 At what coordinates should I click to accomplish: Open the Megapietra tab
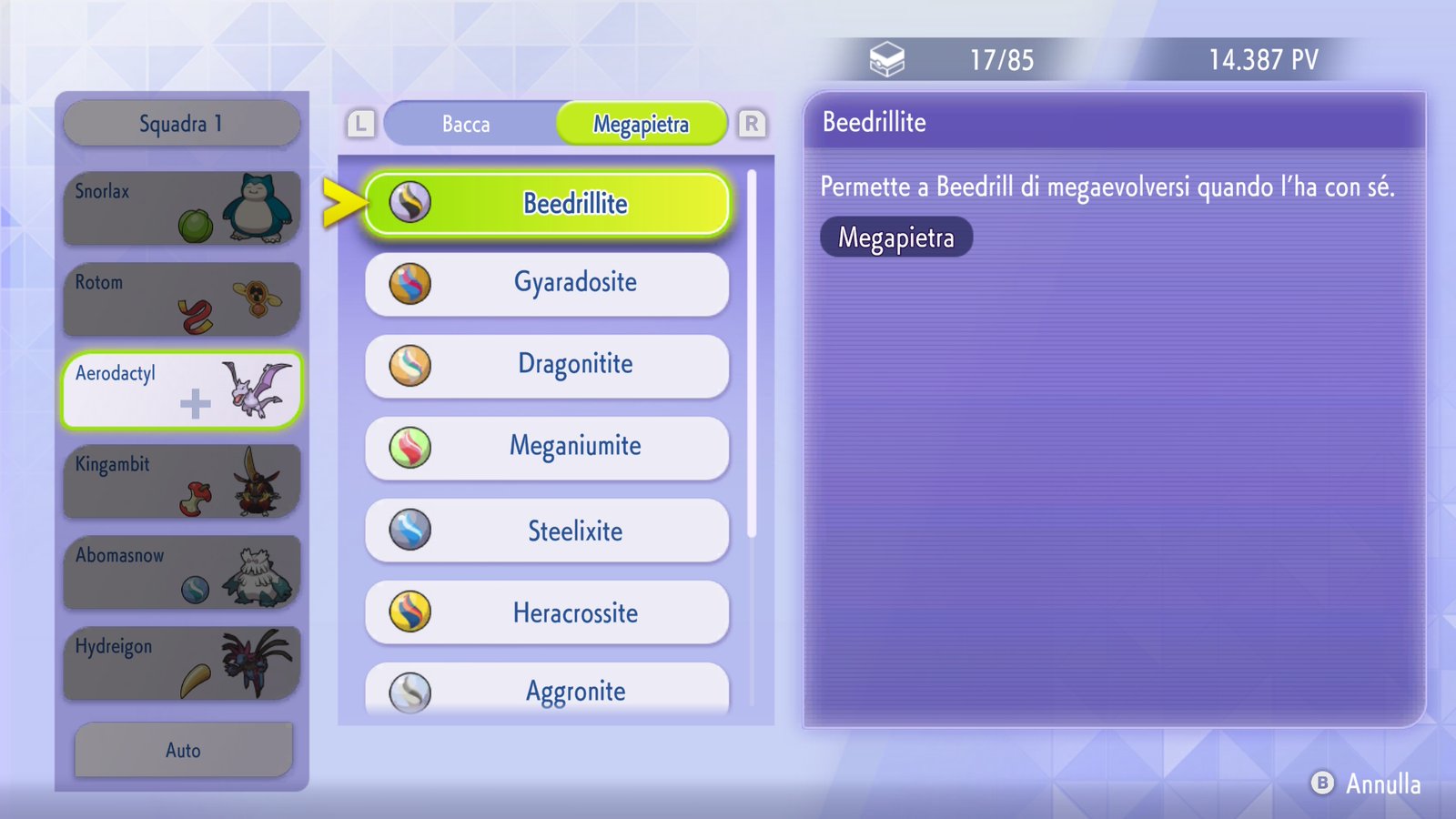[641, 124]
